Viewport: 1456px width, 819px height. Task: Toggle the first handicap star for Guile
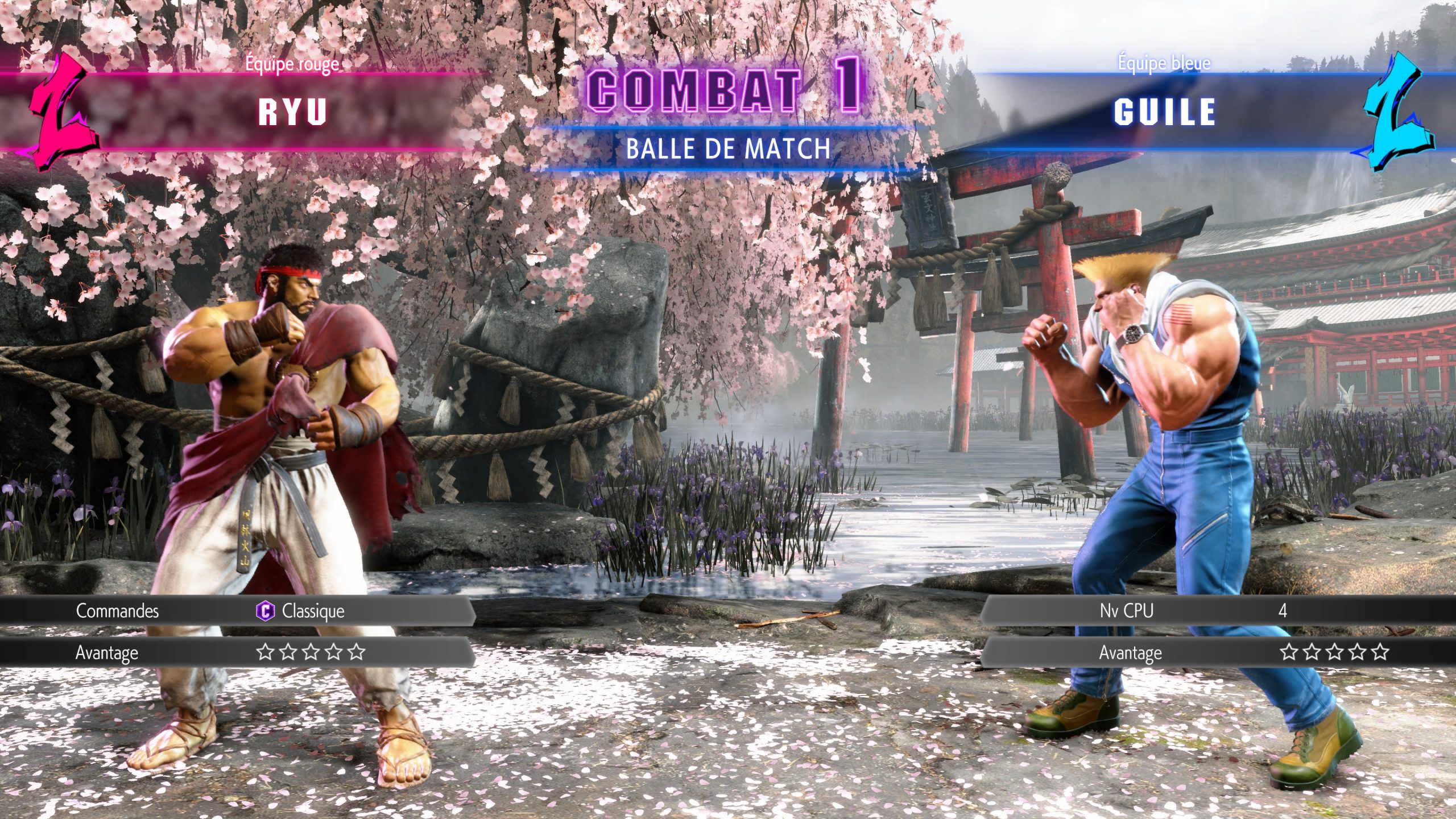(1289, 652)
